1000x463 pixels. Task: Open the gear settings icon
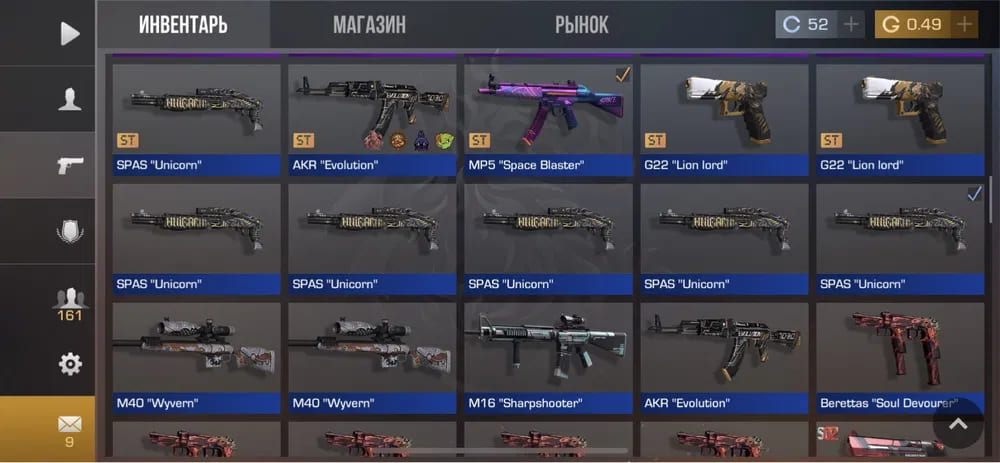pos(69,364)
